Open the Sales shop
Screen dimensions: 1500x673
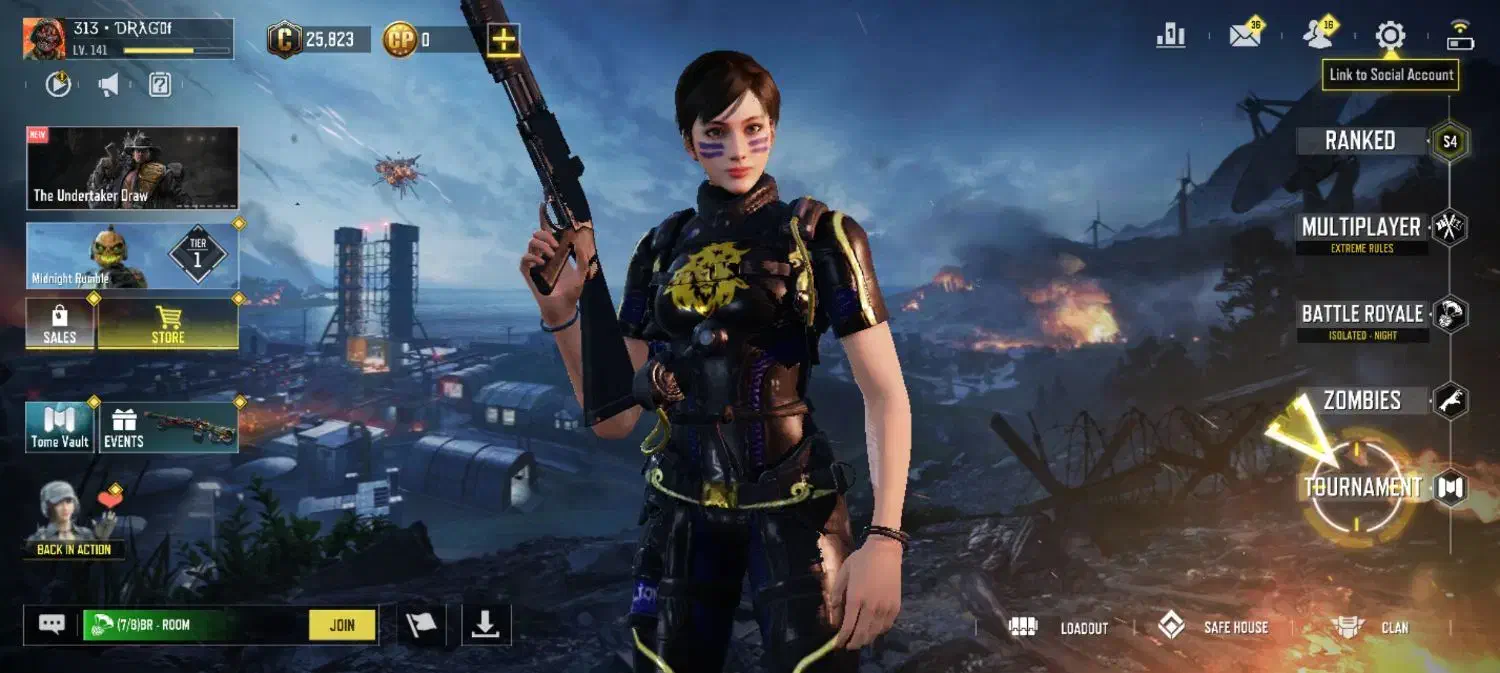(60, 324)
